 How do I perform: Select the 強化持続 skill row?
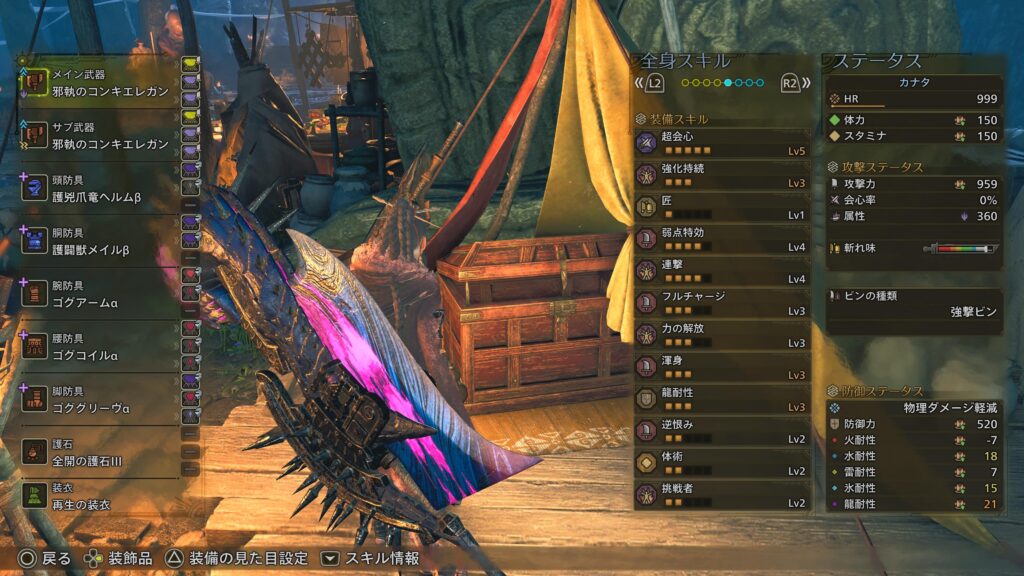click(721, 176)
